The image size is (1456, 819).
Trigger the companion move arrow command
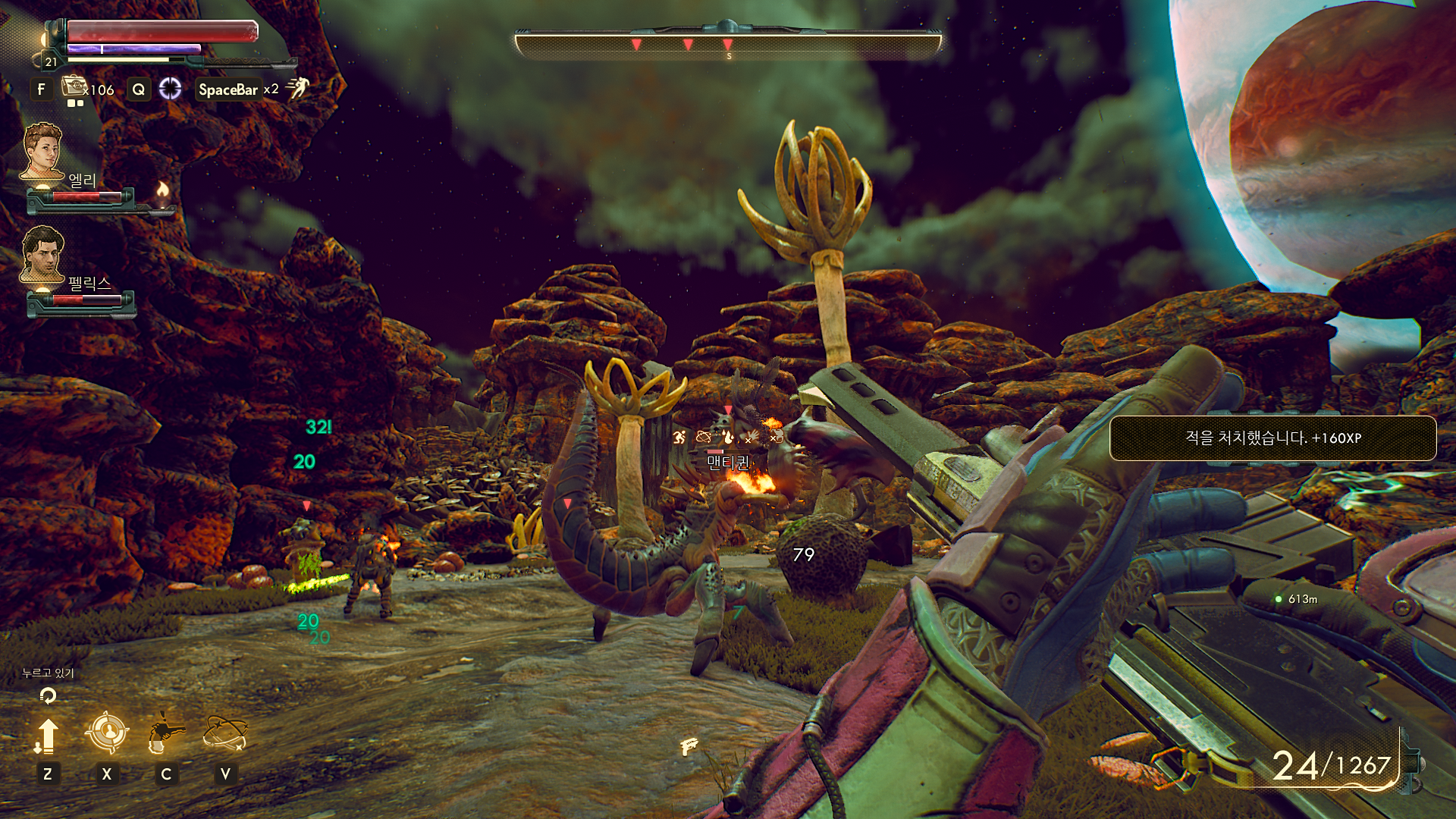coord(47,736)
